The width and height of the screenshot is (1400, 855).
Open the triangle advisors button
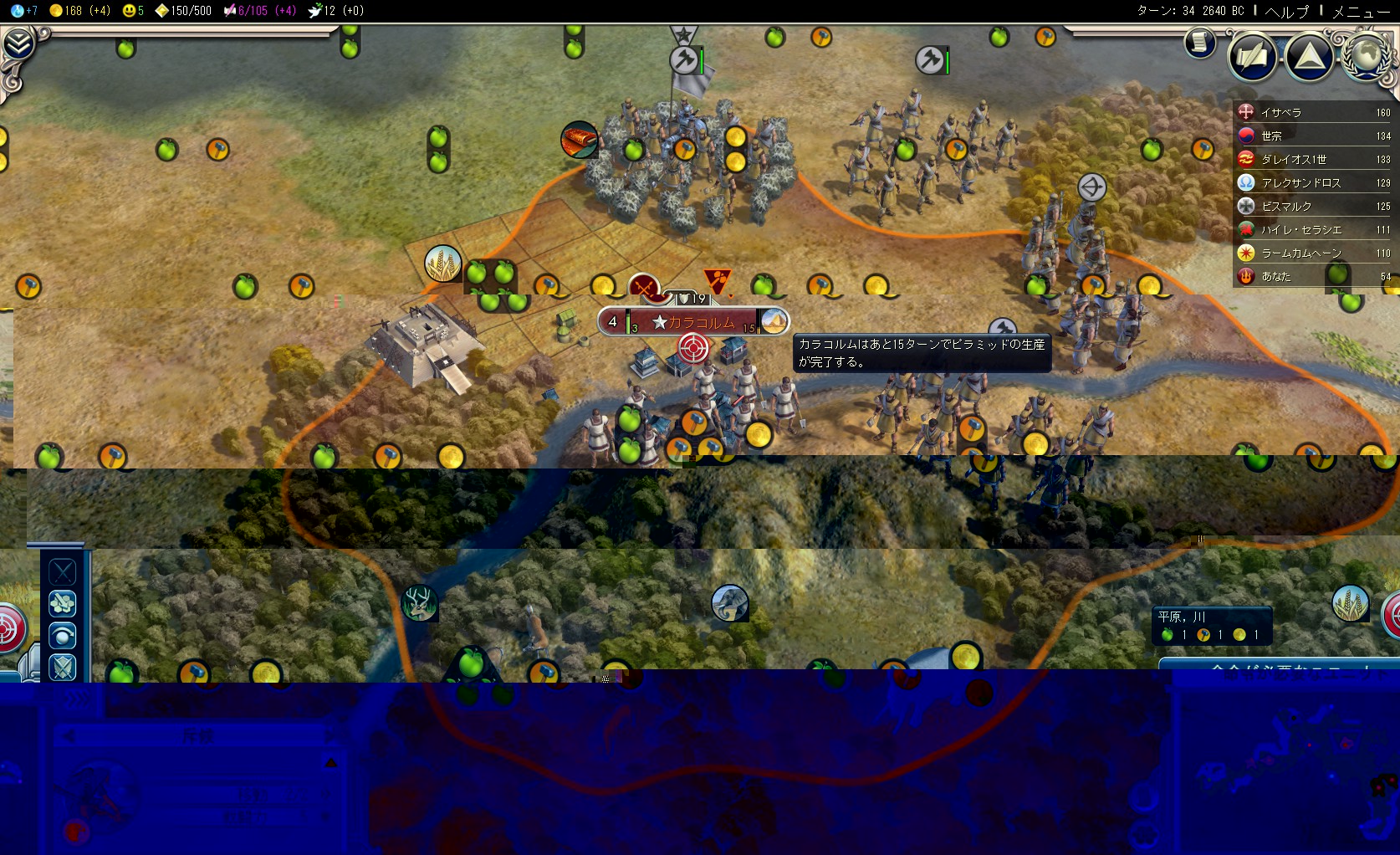1309,56
